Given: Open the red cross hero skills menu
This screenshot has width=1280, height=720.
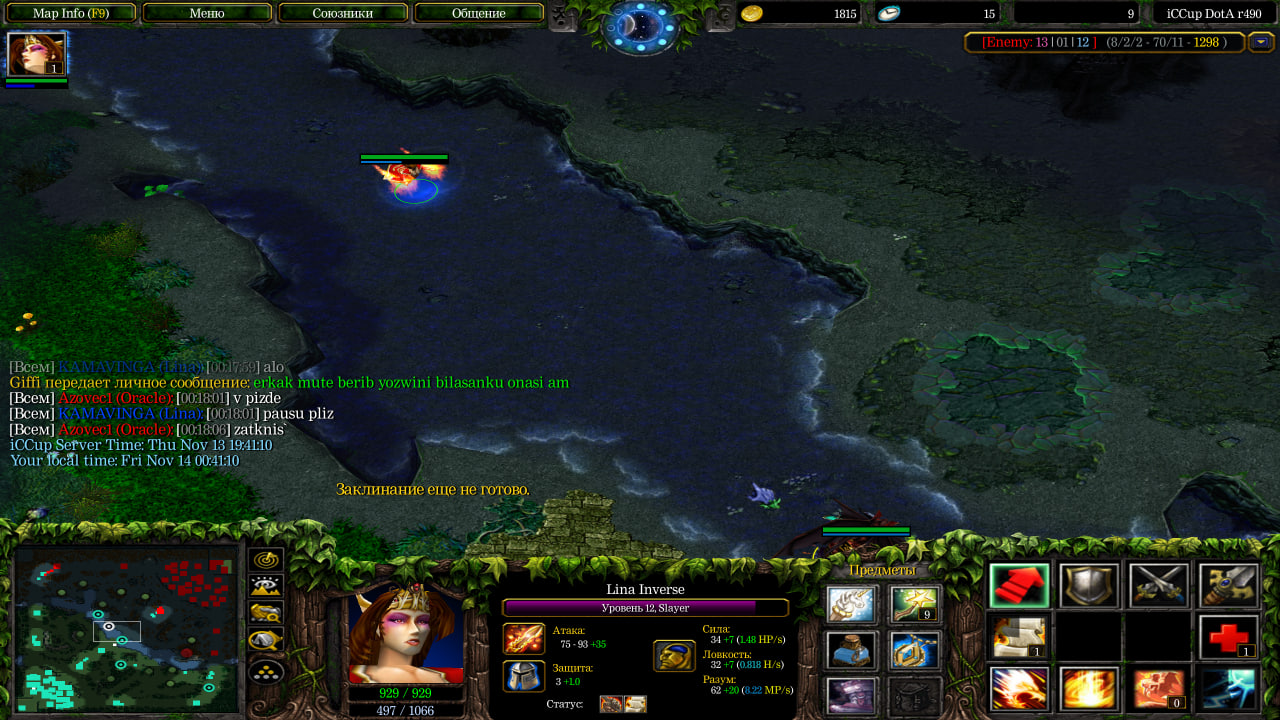Looking at the screenshot, I should [x=1229, y=637].
